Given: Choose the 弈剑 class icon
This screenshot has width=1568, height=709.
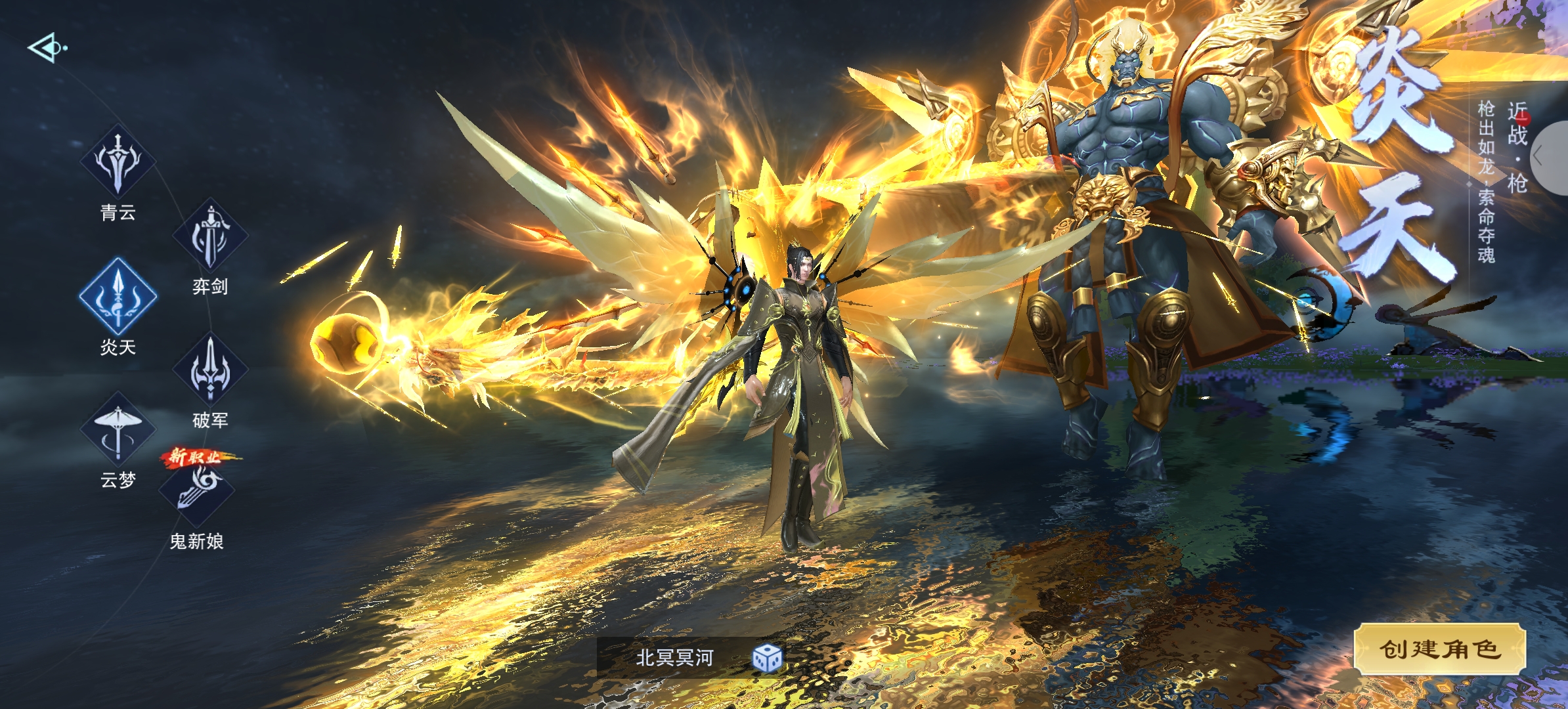Looking at the screenshot, I should point(210,236).
